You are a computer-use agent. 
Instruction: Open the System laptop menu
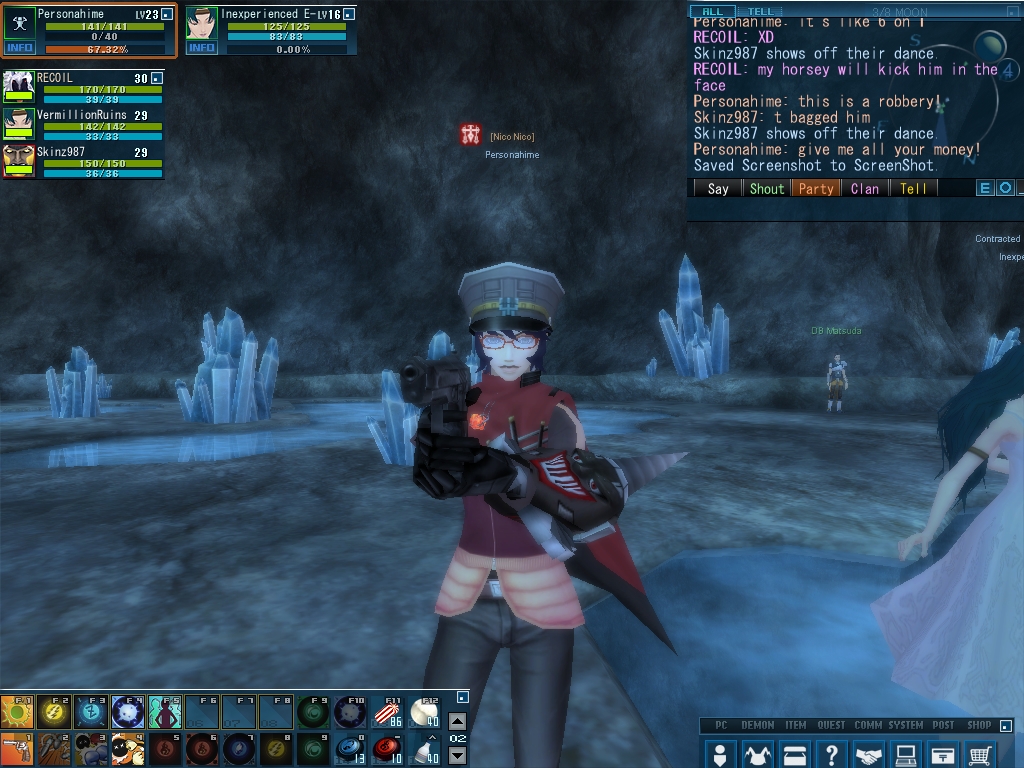906,754
